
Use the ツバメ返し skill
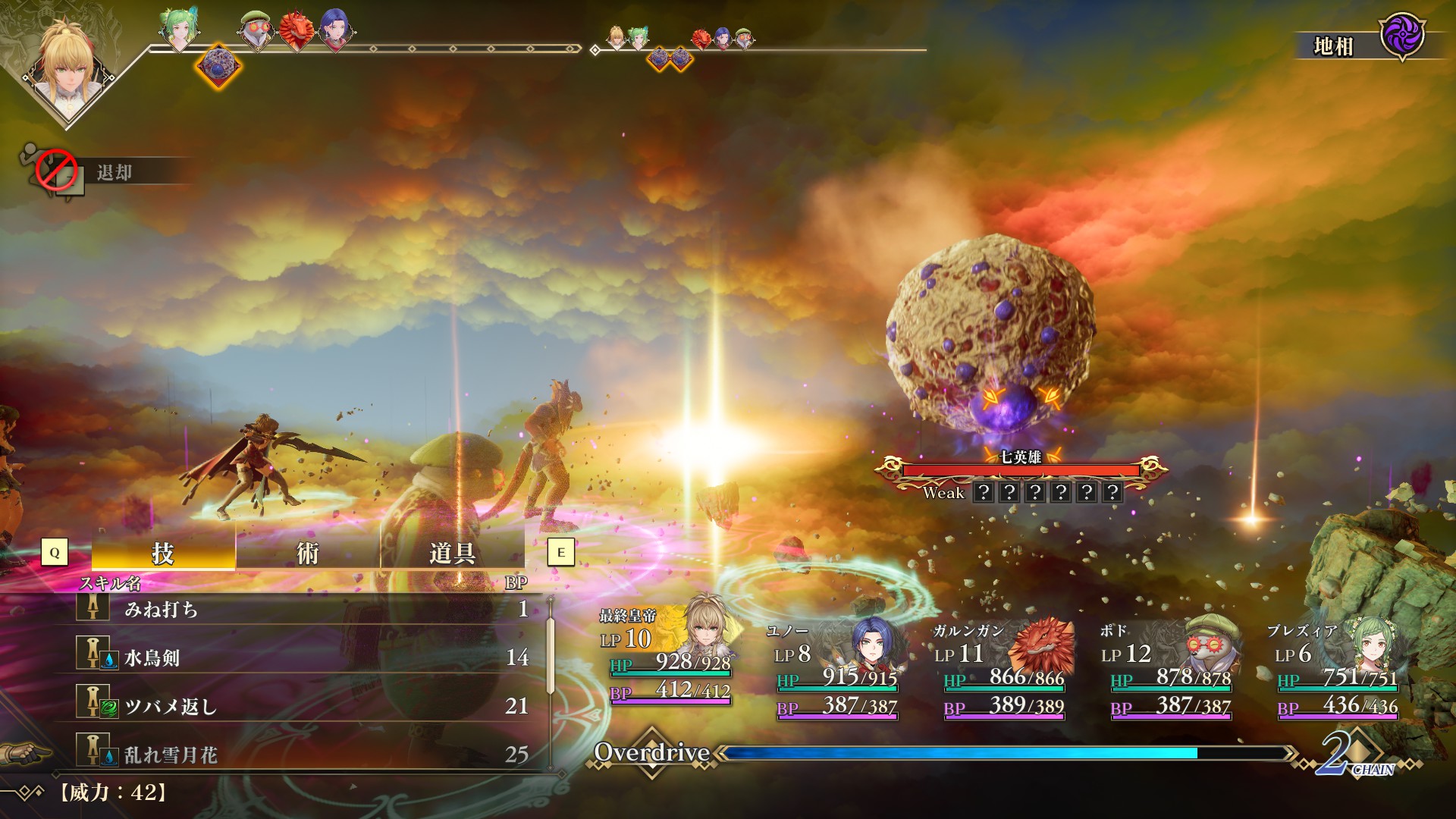pyautogui.click(x=303, y=706)
